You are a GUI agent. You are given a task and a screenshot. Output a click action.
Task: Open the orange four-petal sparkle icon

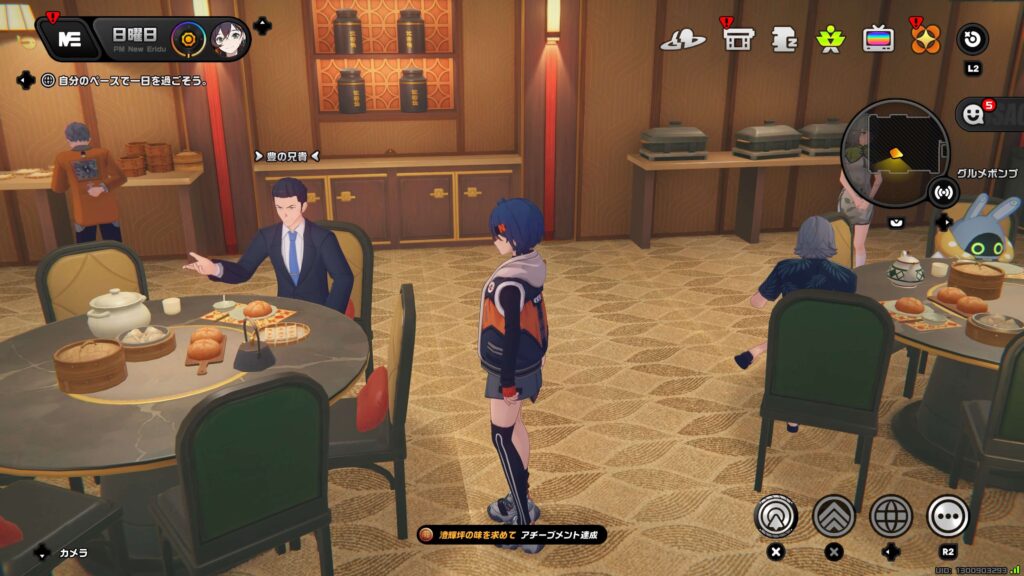pyautogui.click(x=925, y=40)
